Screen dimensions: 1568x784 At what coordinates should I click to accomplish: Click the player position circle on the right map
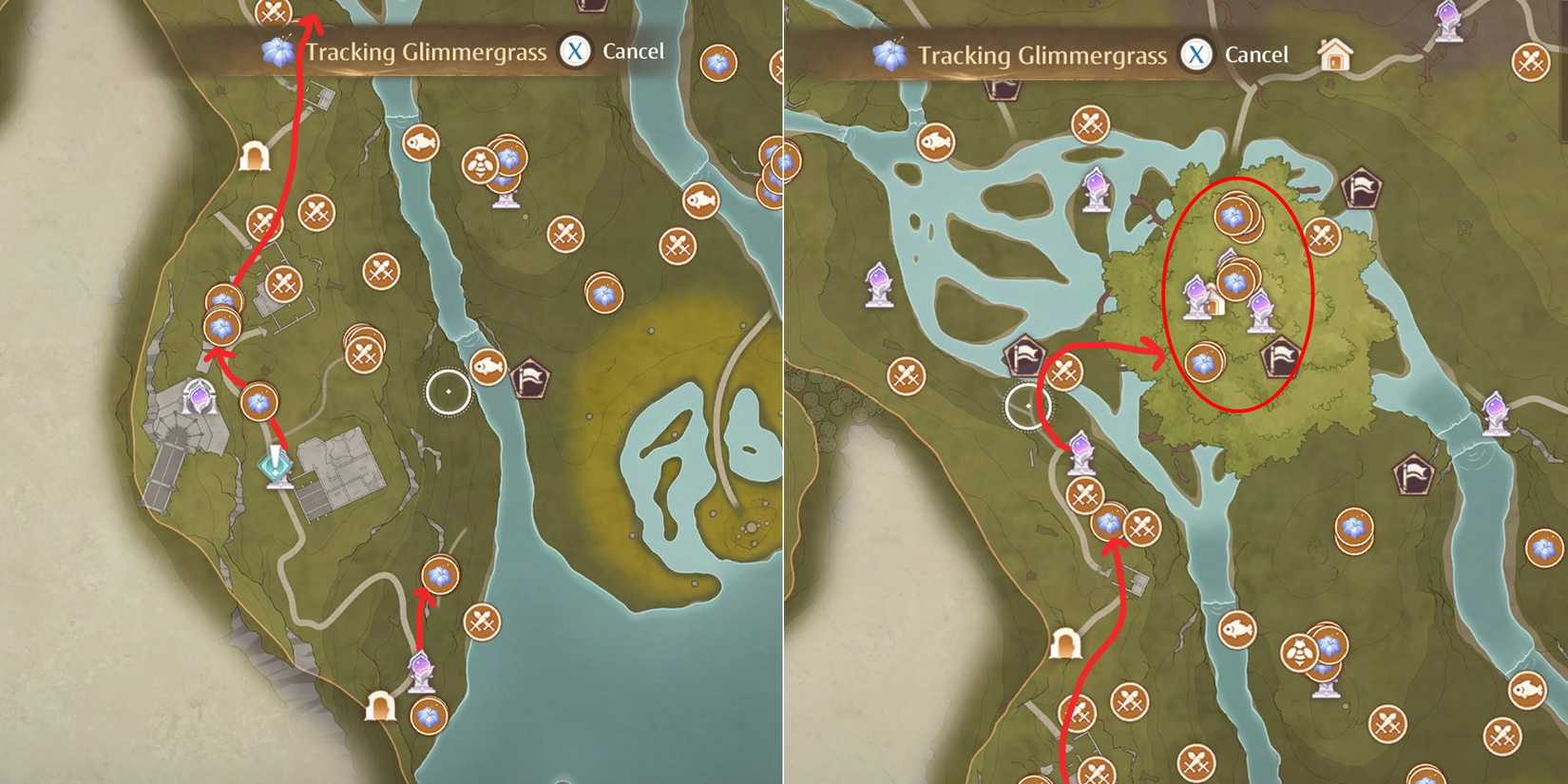[1028, 407]
